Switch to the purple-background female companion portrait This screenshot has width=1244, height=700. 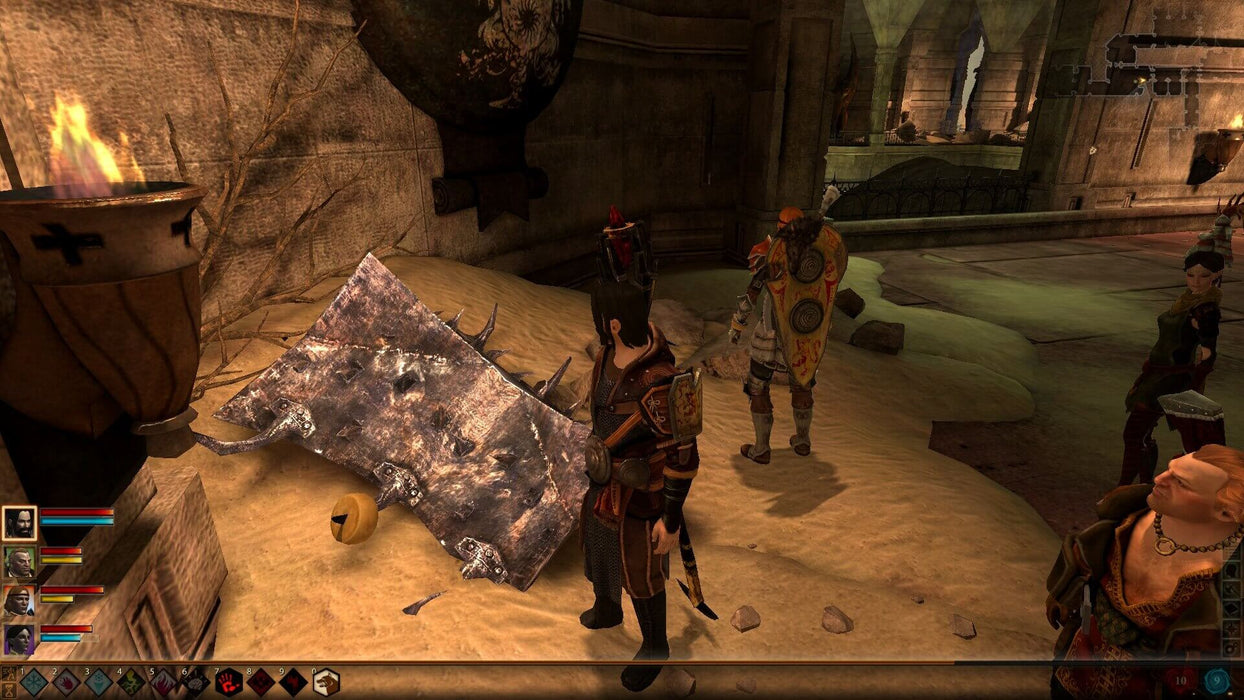point(19,639)
